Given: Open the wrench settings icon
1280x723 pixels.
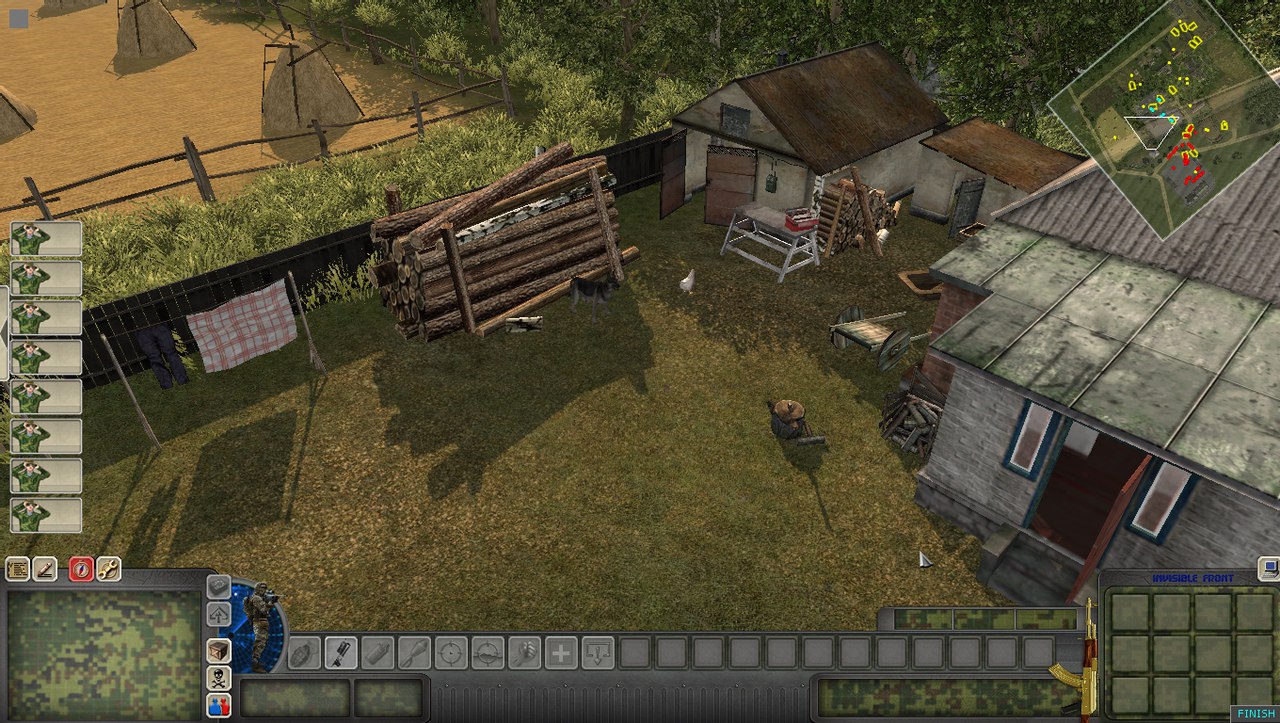Looking at the screenshot, I should click(x=108, y=569).
